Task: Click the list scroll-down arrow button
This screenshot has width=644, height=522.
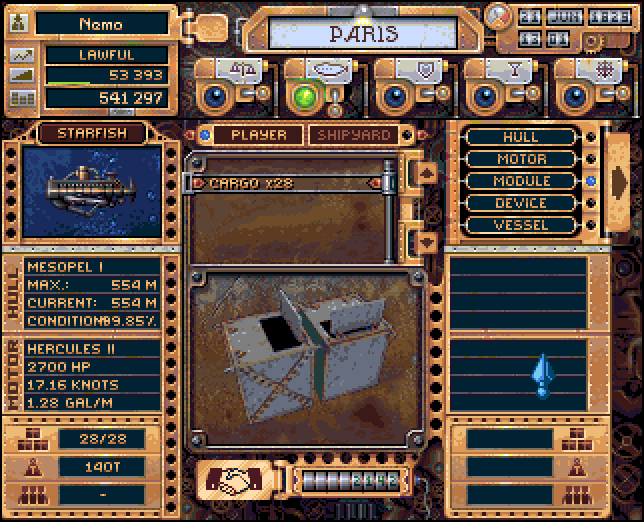Action: (x=425, y=241)
